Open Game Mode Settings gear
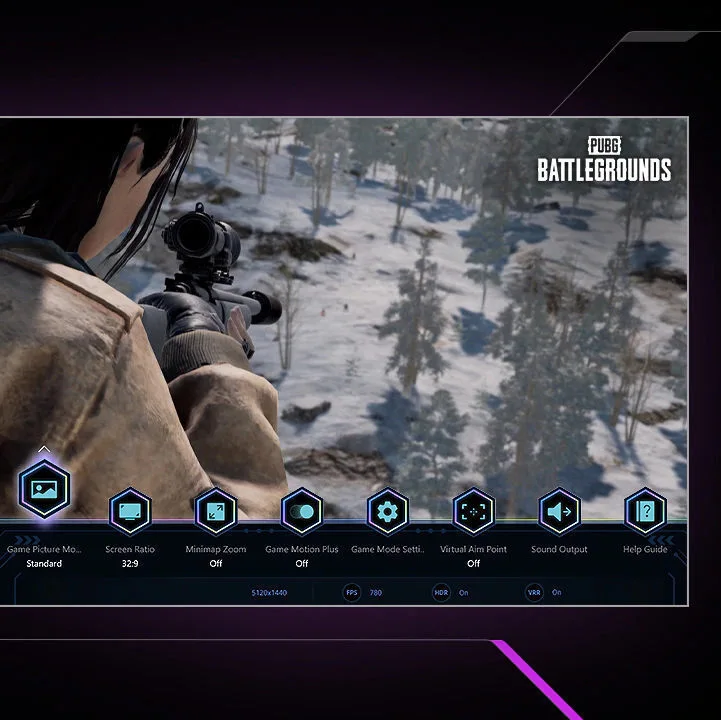Image resolution: width=721 pixels, height=720 pixels. point(387,512)
